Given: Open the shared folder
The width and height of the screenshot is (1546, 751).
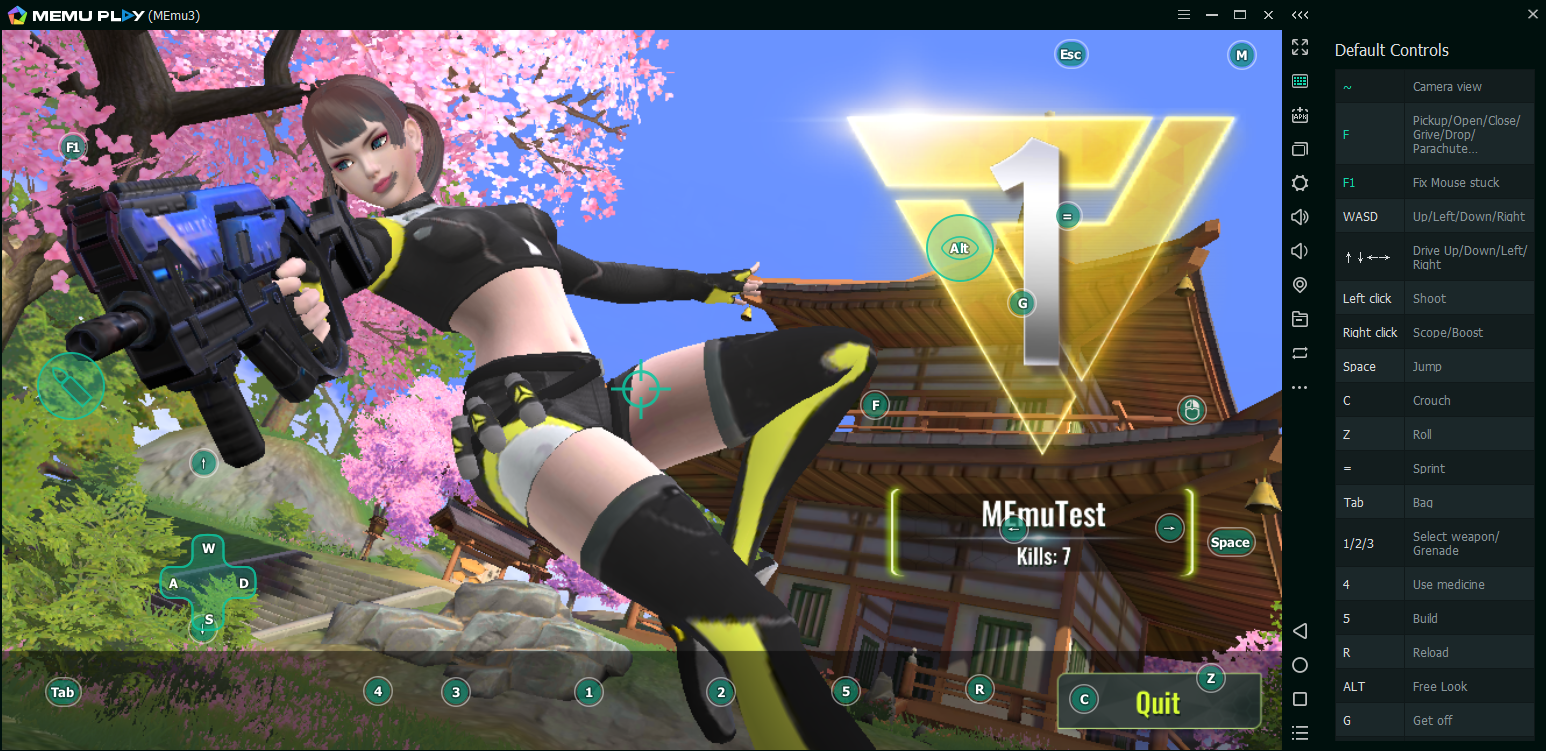Looking at the screenshot, I should click(1300, 319).
